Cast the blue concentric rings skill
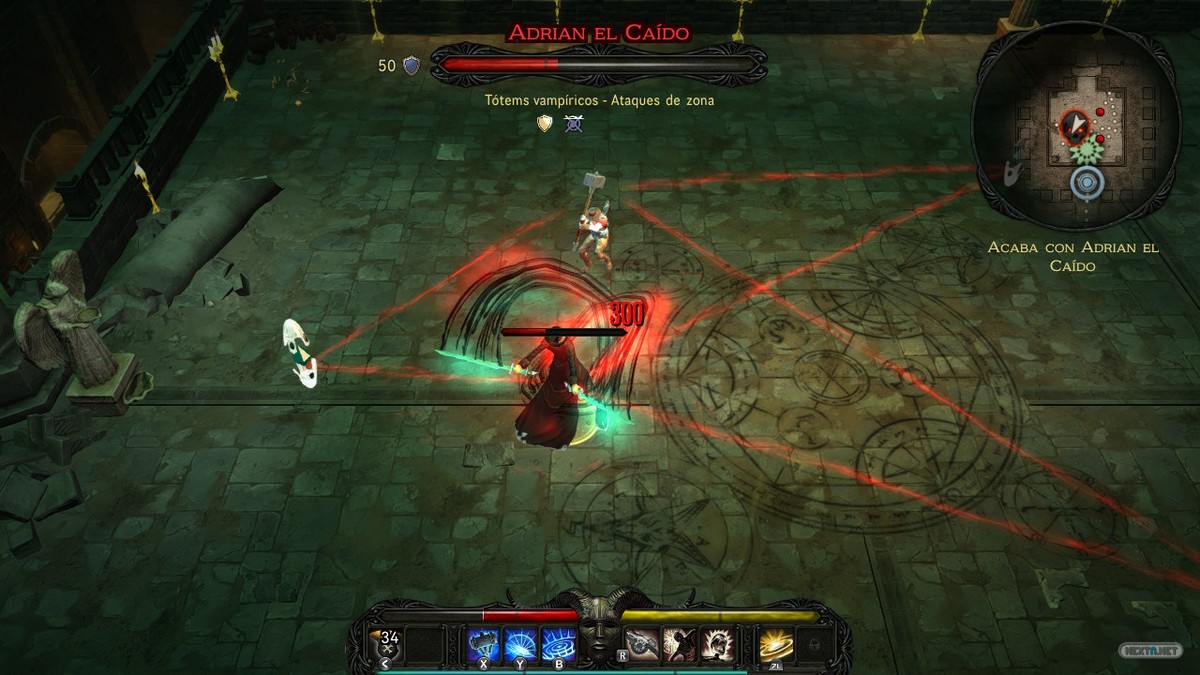 558,644
